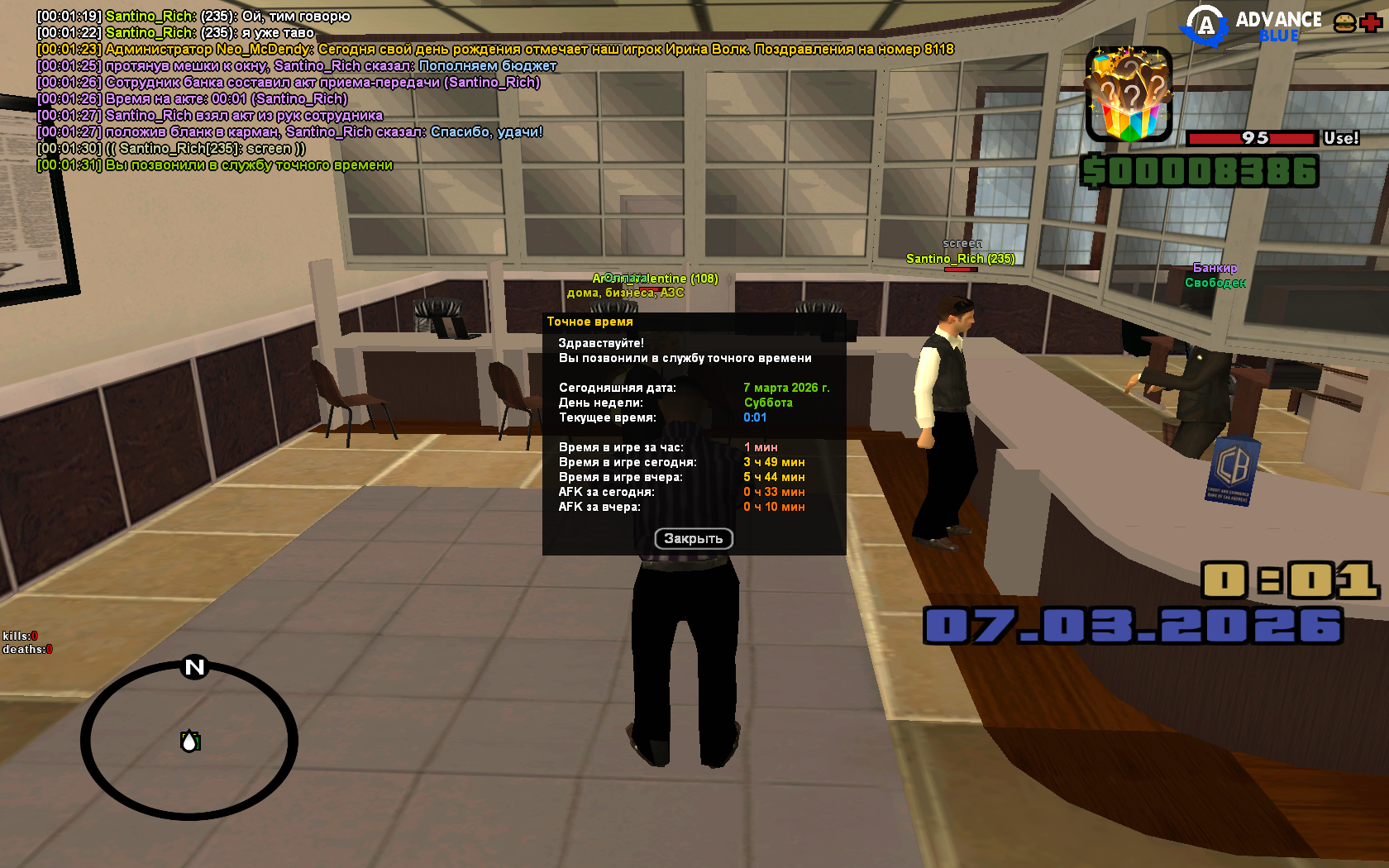
Task: Click the circular minimap radar
Action: [189, 740]
